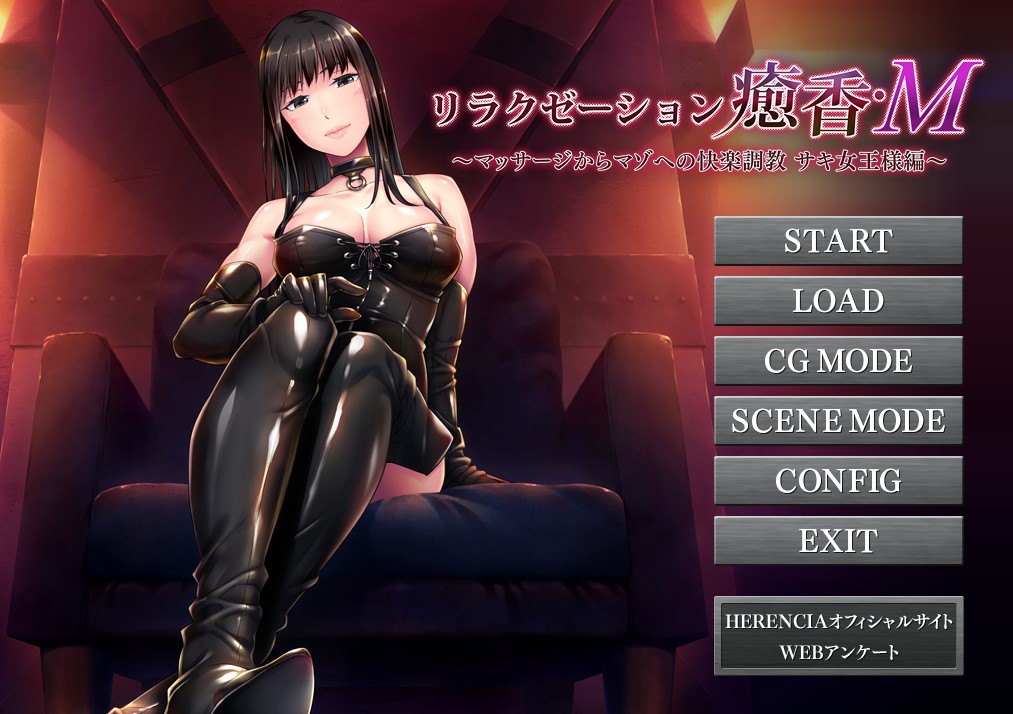The width and height of the screenshot is (1013, 714).
Task: Open SCENE MODE
Action: tap(838, 421)
